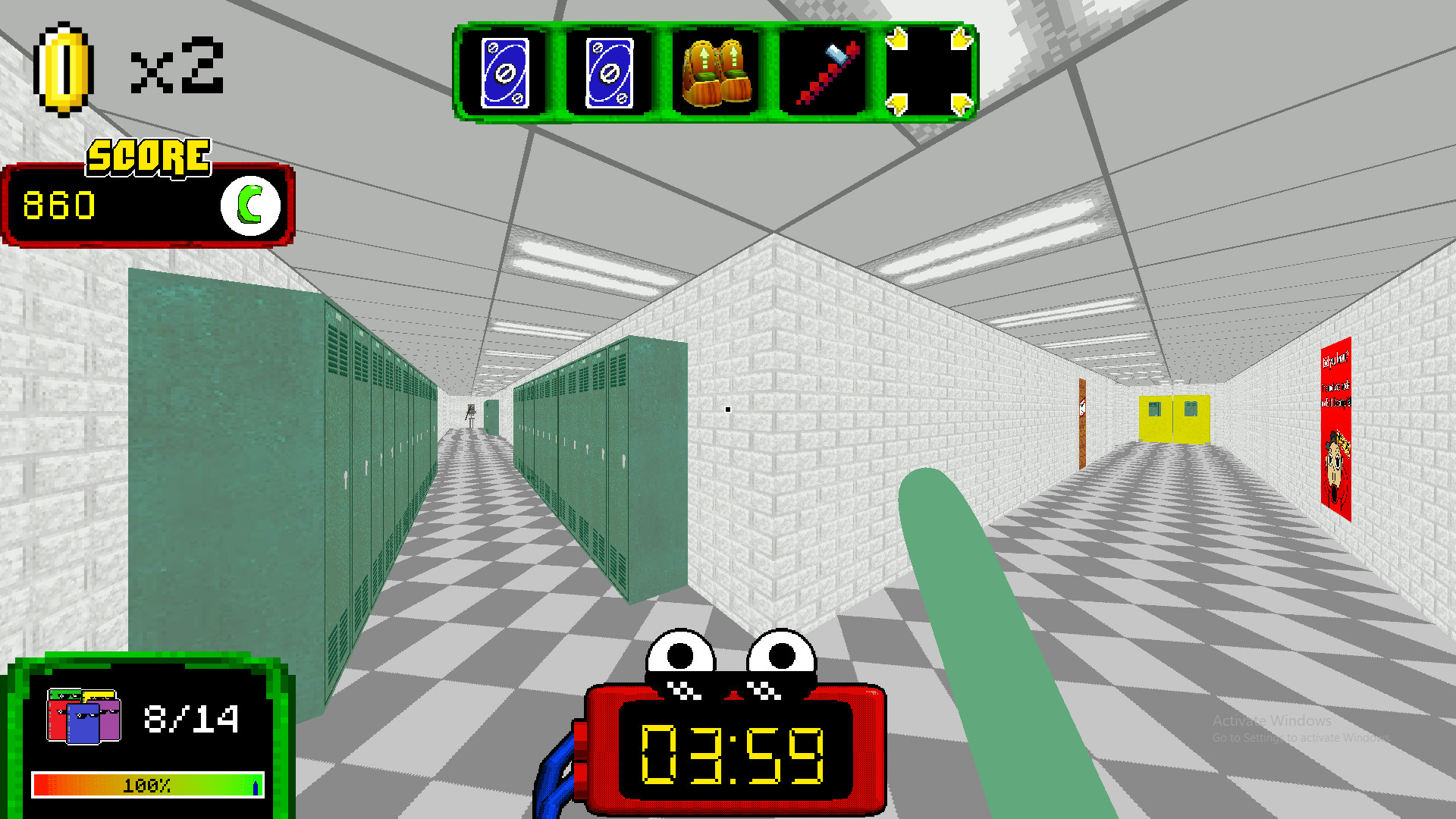Click the 100% stamina gradient bar
Screen dimensions: 1456x819
(x=146, y=785)
